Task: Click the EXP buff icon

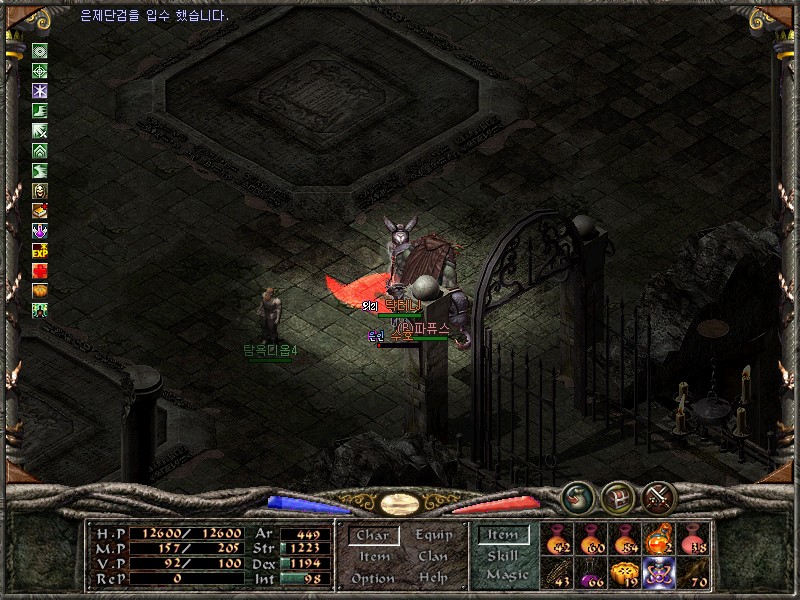Action: [x=40, y=250]
